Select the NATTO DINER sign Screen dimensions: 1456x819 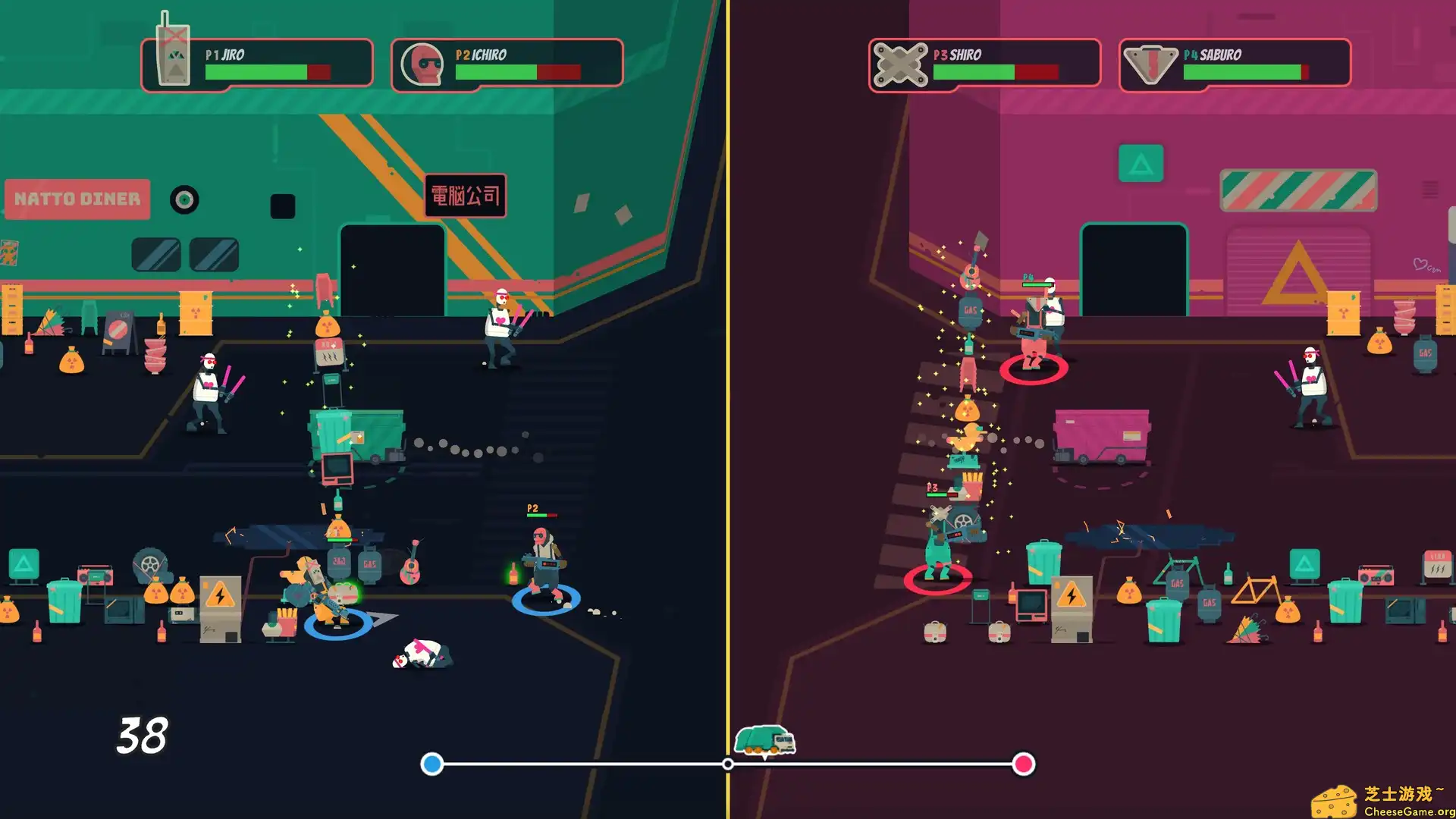pyautogui.click(x=76, y=199)
